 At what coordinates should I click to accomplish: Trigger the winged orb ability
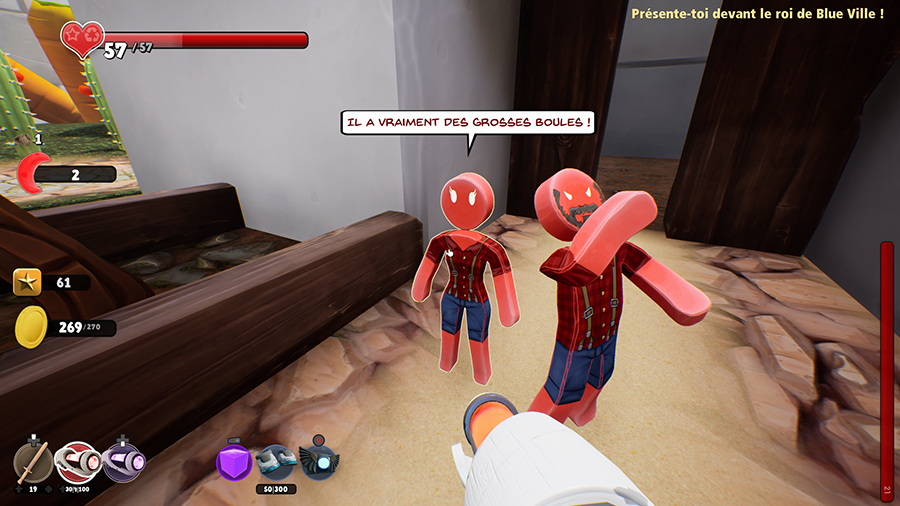pos(318,461)
